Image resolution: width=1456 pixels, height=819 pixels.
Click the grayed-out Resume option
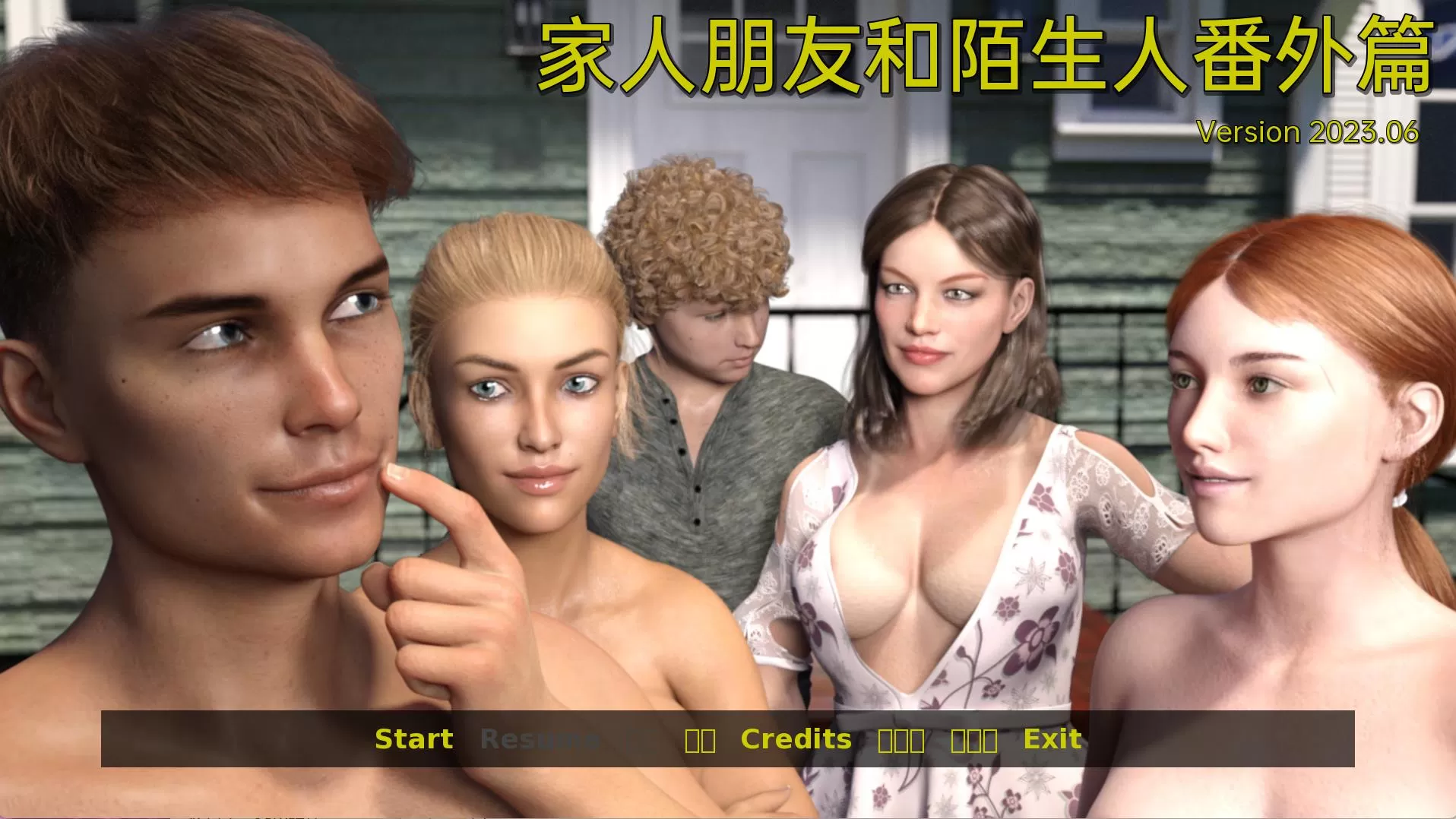tap(541, 738)
